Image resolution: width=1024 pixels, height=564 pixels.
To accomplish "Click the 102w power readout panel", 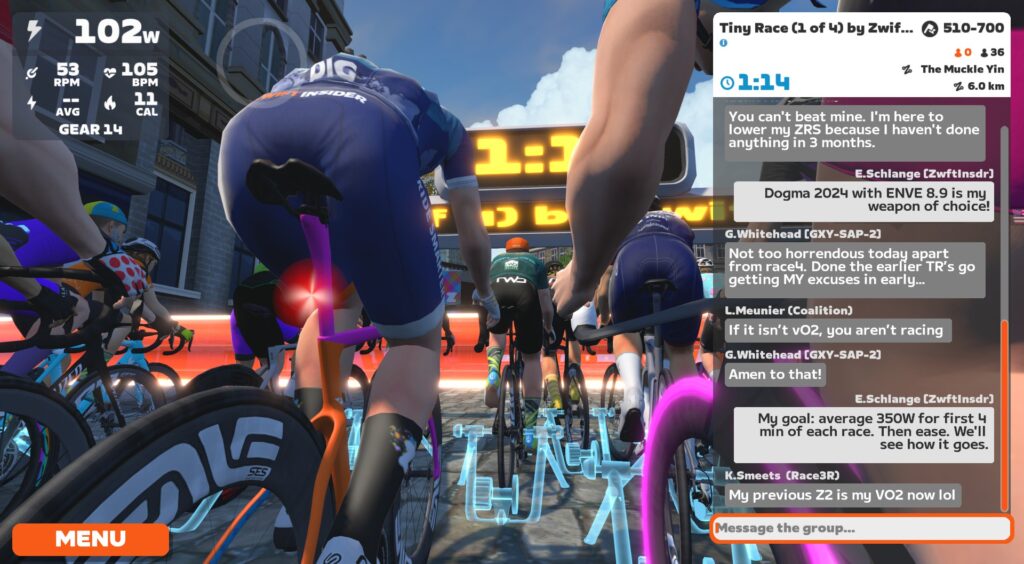I will 92,32.
